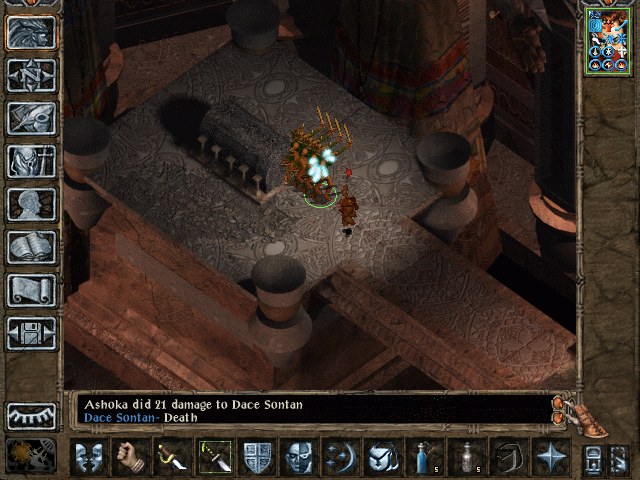
Task: Click the talk masks action button
Action: pos(90,457)
